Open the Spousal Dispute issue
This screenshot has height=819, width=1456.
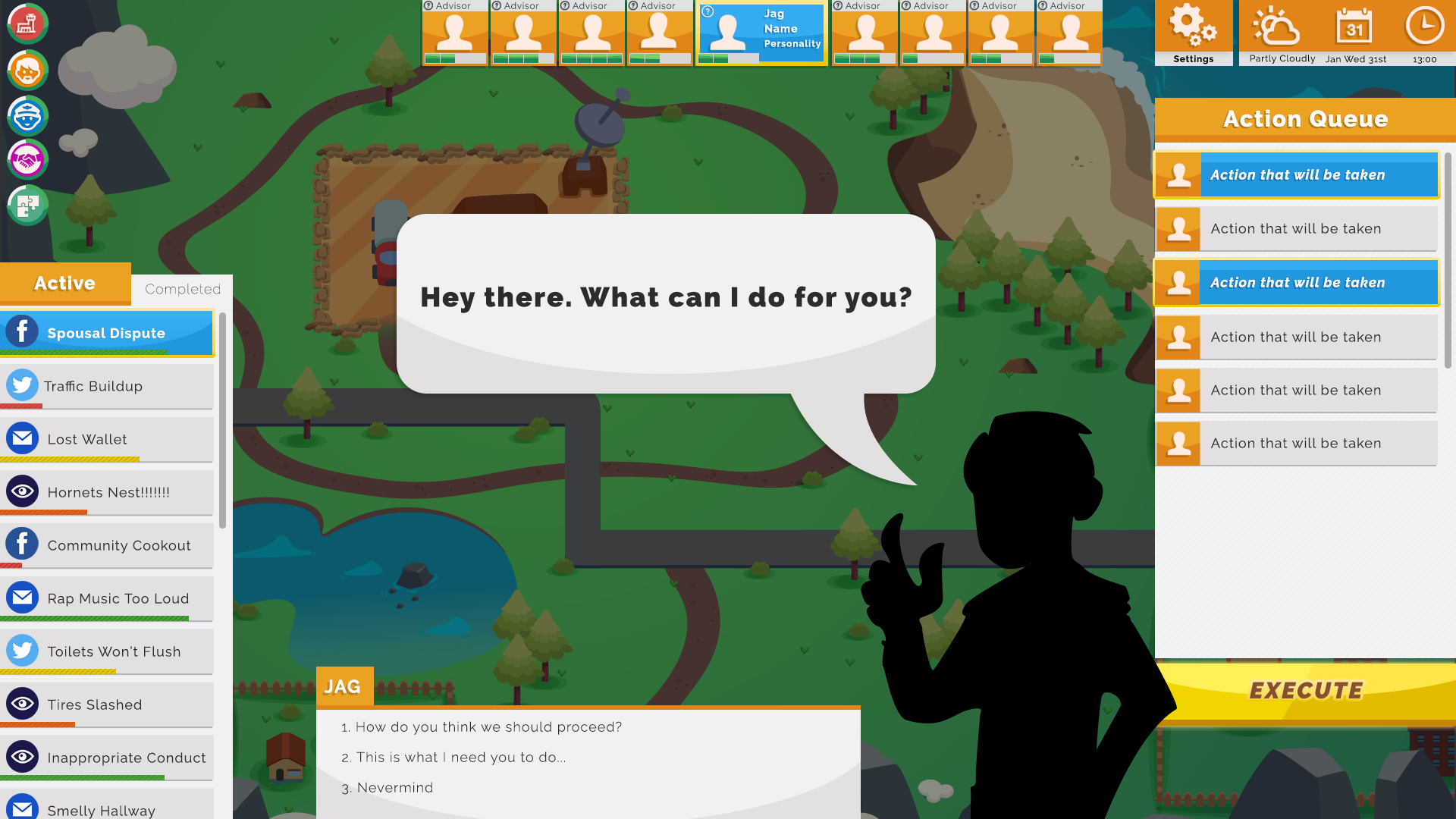pos(106,332)
